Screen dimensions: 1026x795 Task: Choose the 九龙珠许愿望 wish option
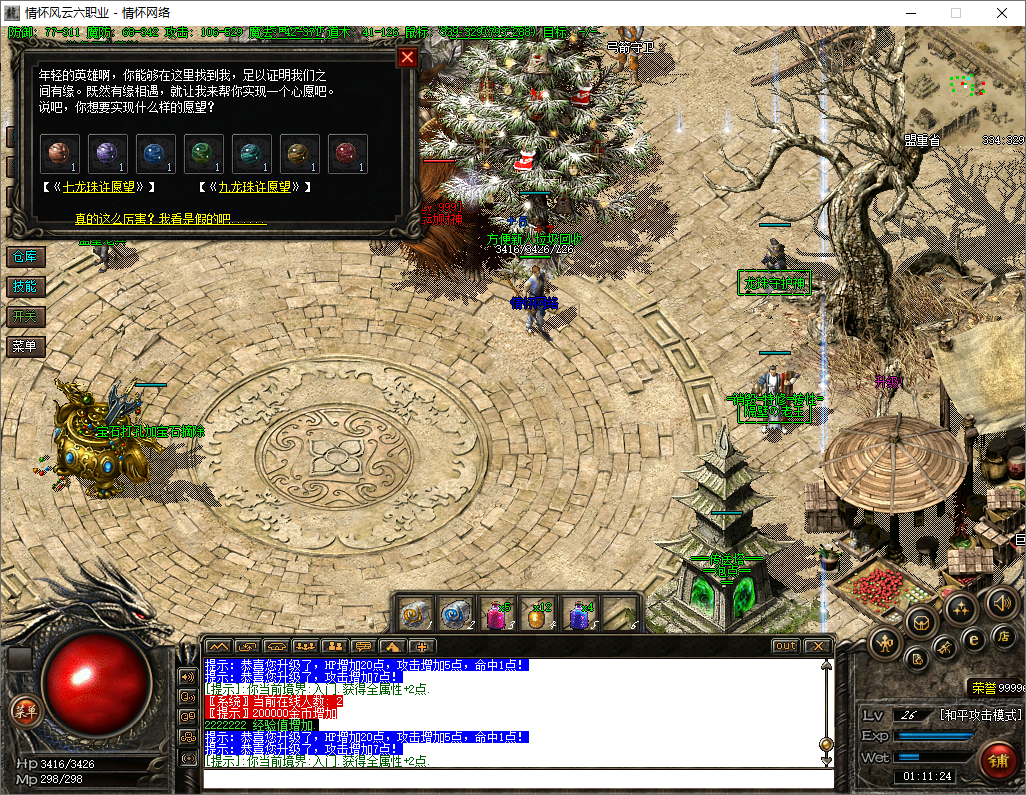[x=255, y=187]
